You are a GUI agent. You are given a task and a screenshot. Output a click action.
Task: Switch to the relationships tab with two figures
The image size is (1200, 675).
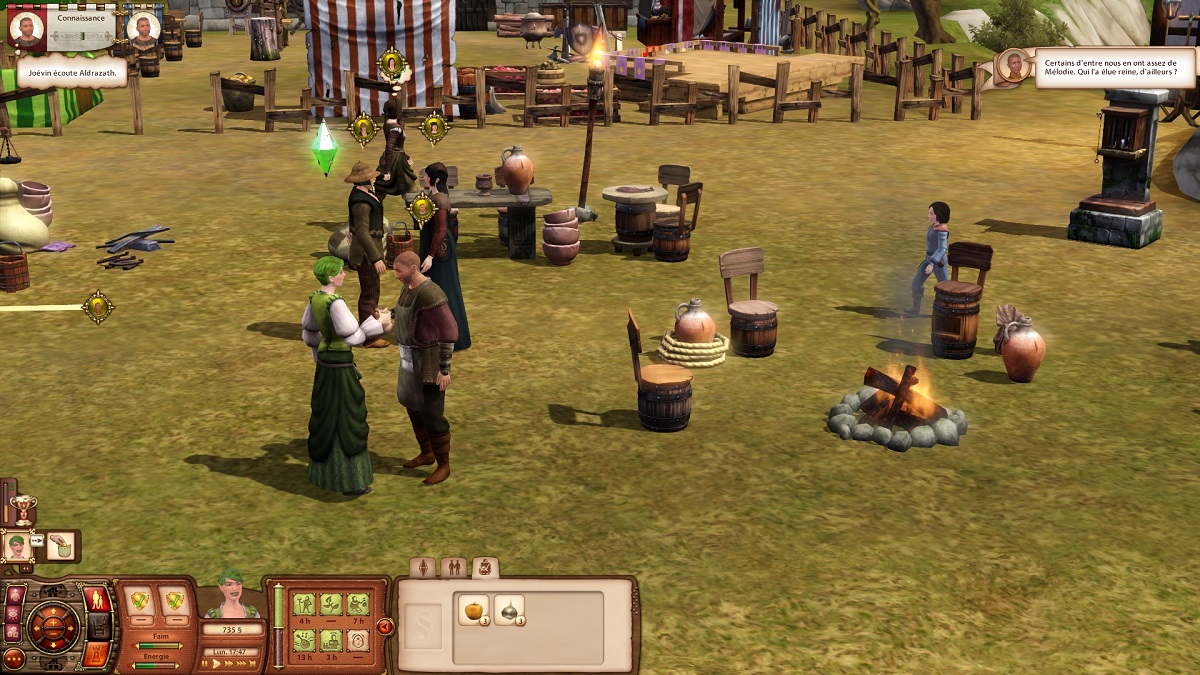click(x=453, y=568)
